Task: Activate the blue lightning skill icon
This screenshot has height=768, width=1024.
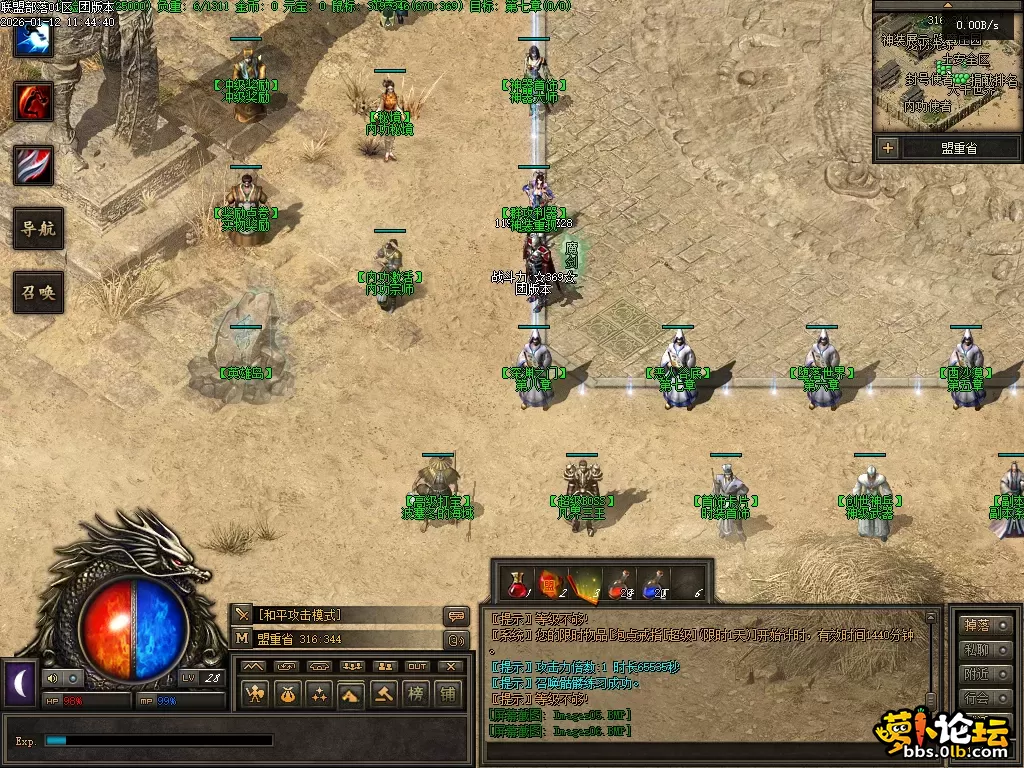Action: tap(33, 38)
